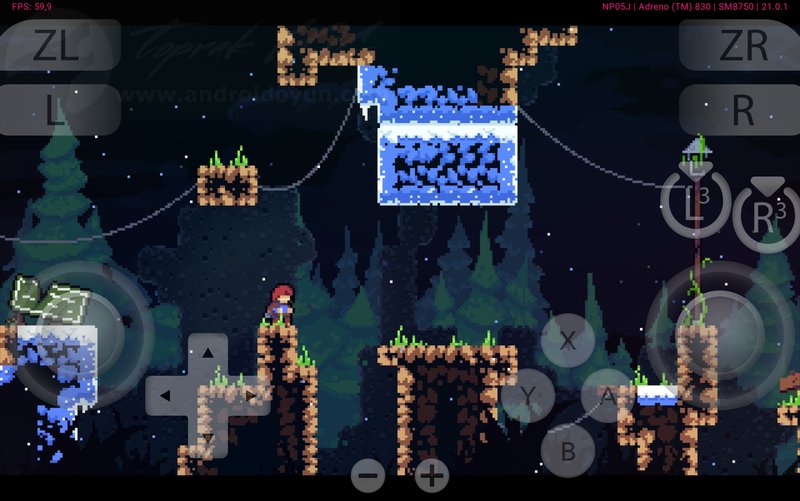Viewport: 800px width, 501px height.
Task: Tap the D-pad up arrow
Action: tap(207, 353)
